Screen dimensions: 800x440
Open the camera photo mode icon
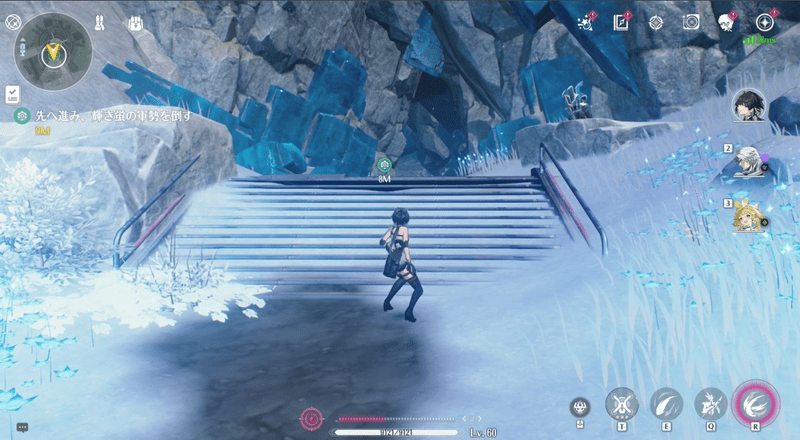tap(690, 22)
